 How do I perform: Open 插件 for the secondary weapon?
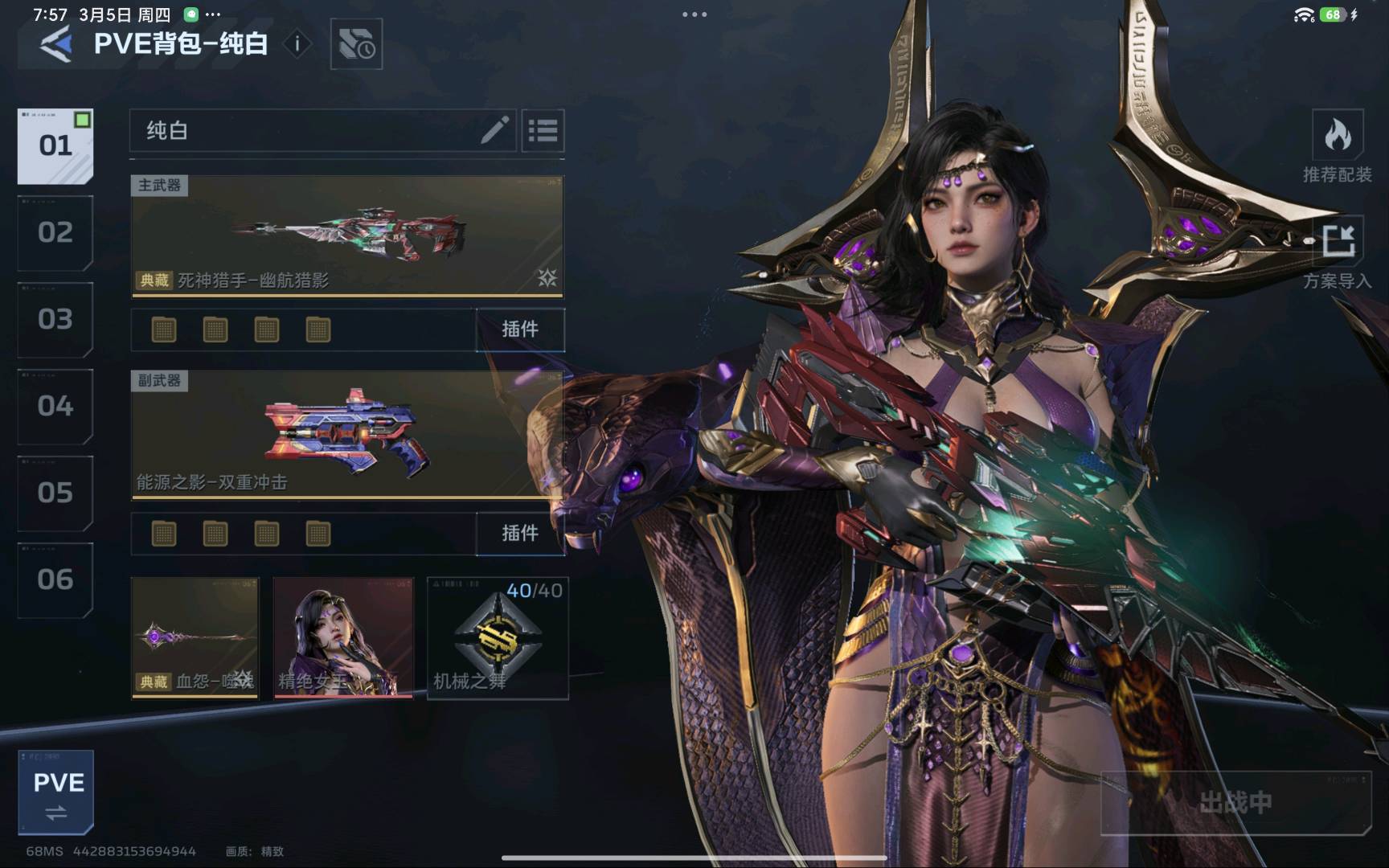[519, 533]
